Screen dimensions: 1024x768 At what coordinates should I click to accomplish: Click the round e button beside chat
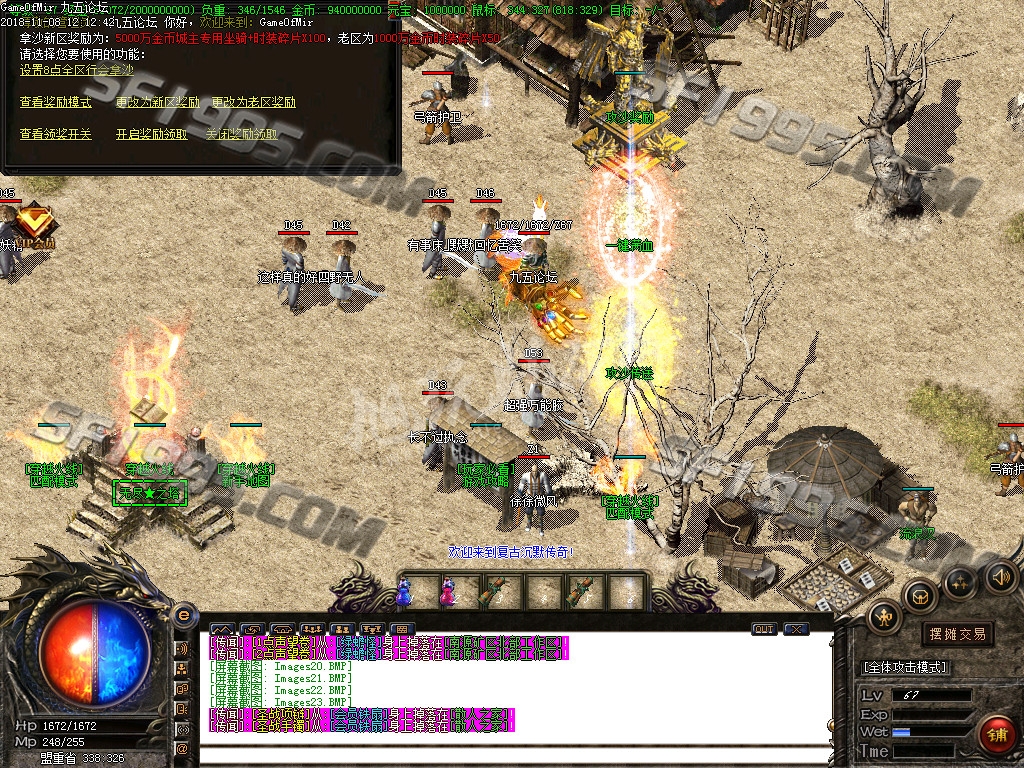pyautogui.click(x=183, y=615)
